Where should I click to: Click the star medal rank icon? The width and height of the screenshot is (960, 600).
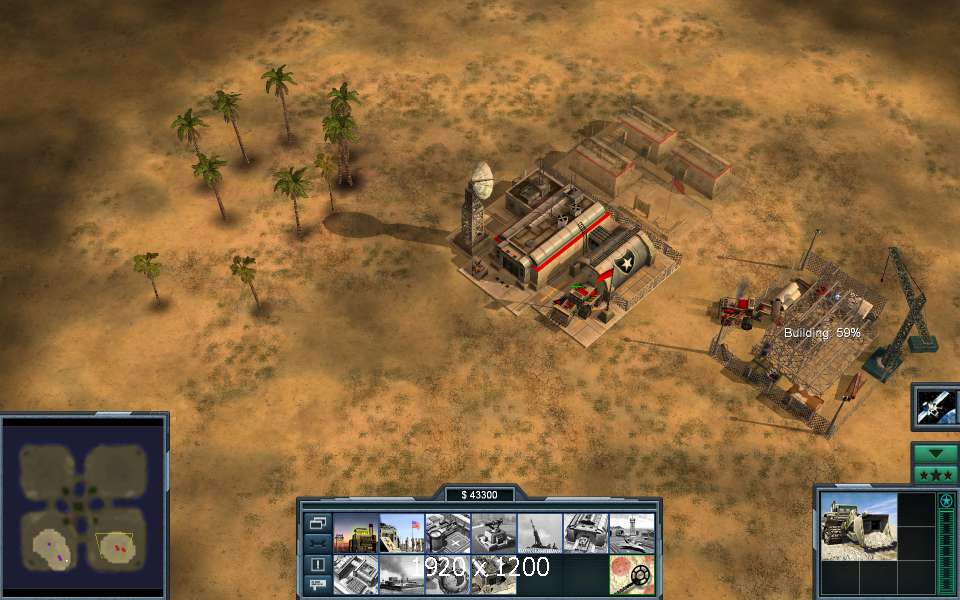[946, 500]
